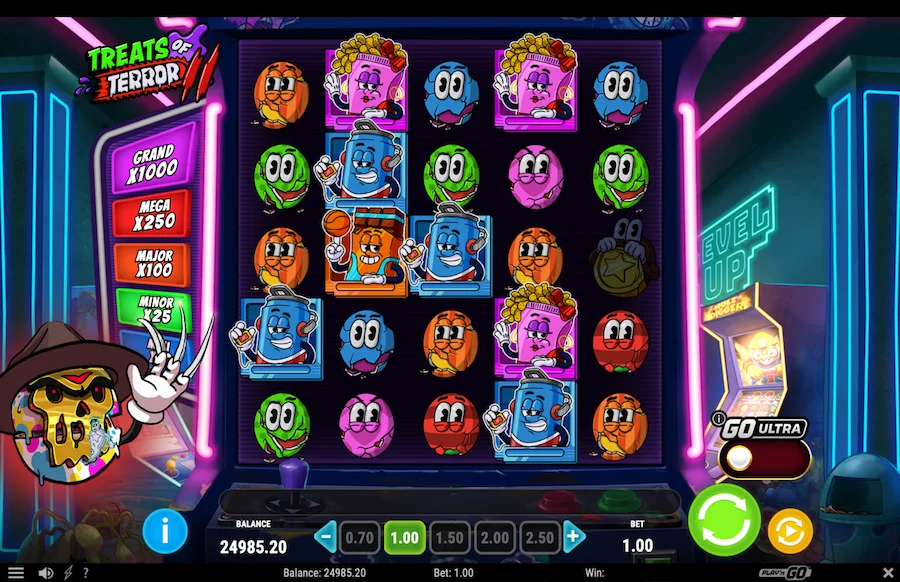Choose the 1.00 bet amount
Image resolution: width=900 pixels, height=582 pixels.
point(404,537)
